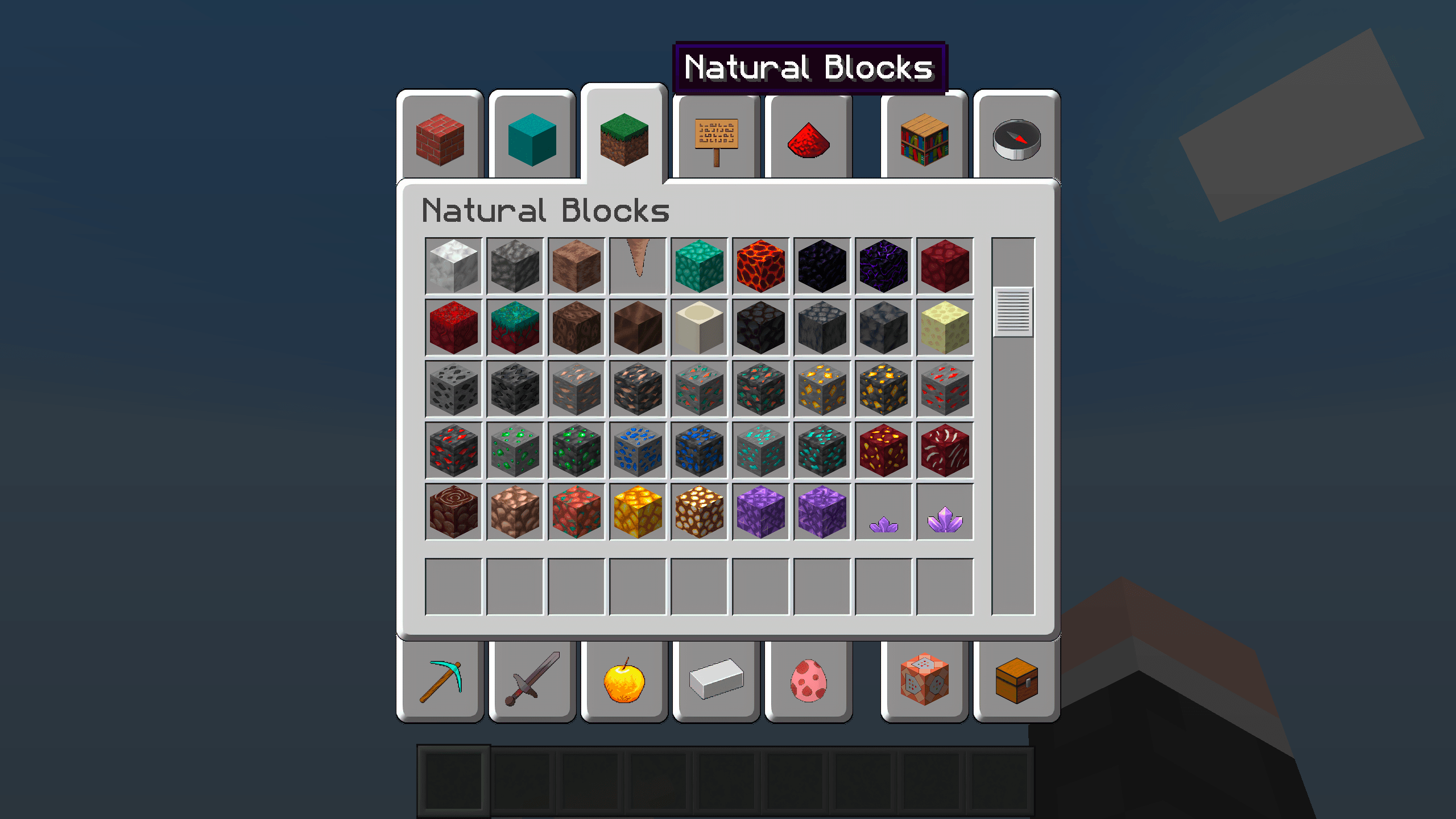Open the Combat sword tab
Screen dimensions: 1456x819
(x=531, y=682)
